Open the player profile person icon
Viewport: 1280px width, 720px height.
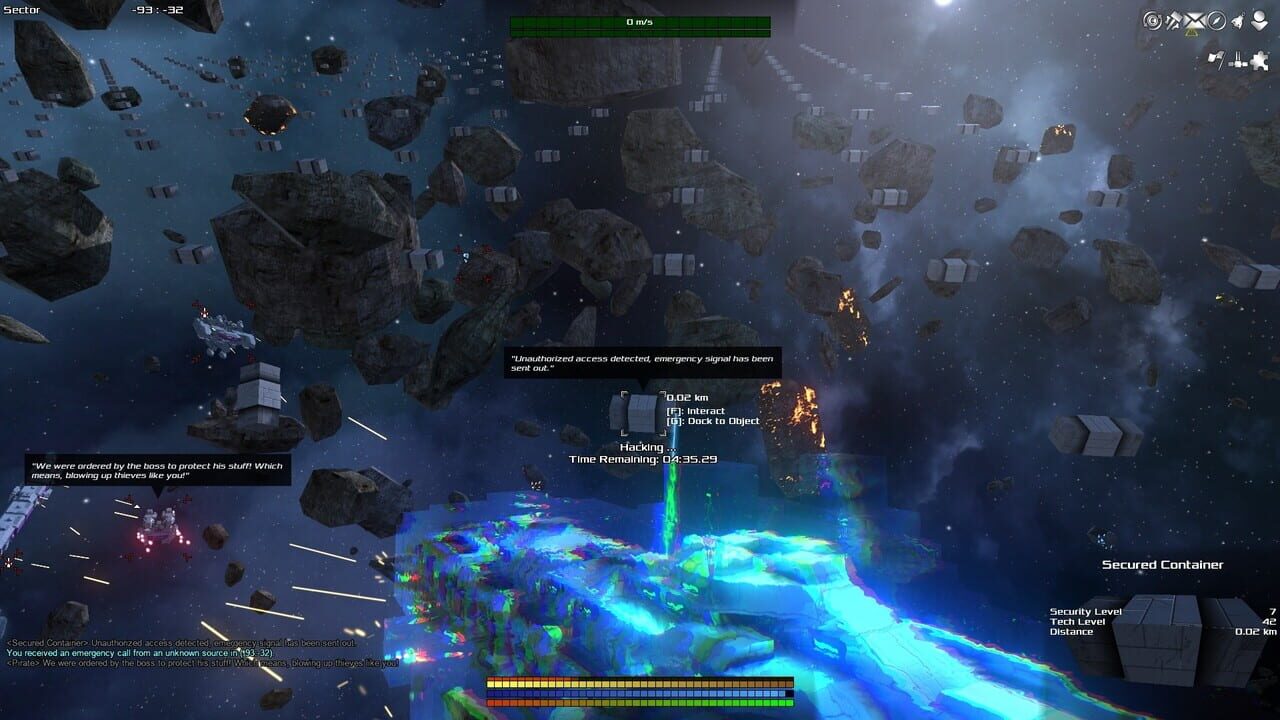[1258, 18]
